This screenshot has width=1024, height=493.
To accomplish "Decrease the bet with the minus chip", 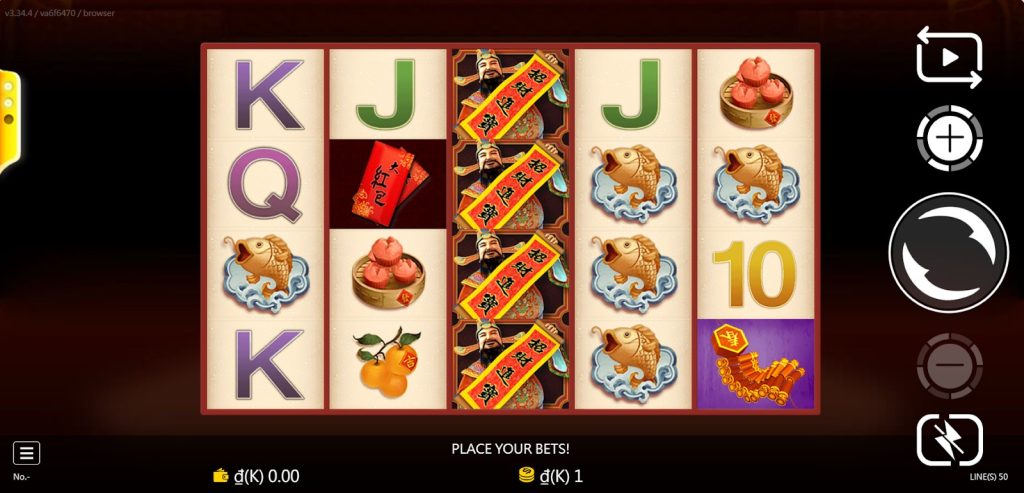I will point(949,366).
